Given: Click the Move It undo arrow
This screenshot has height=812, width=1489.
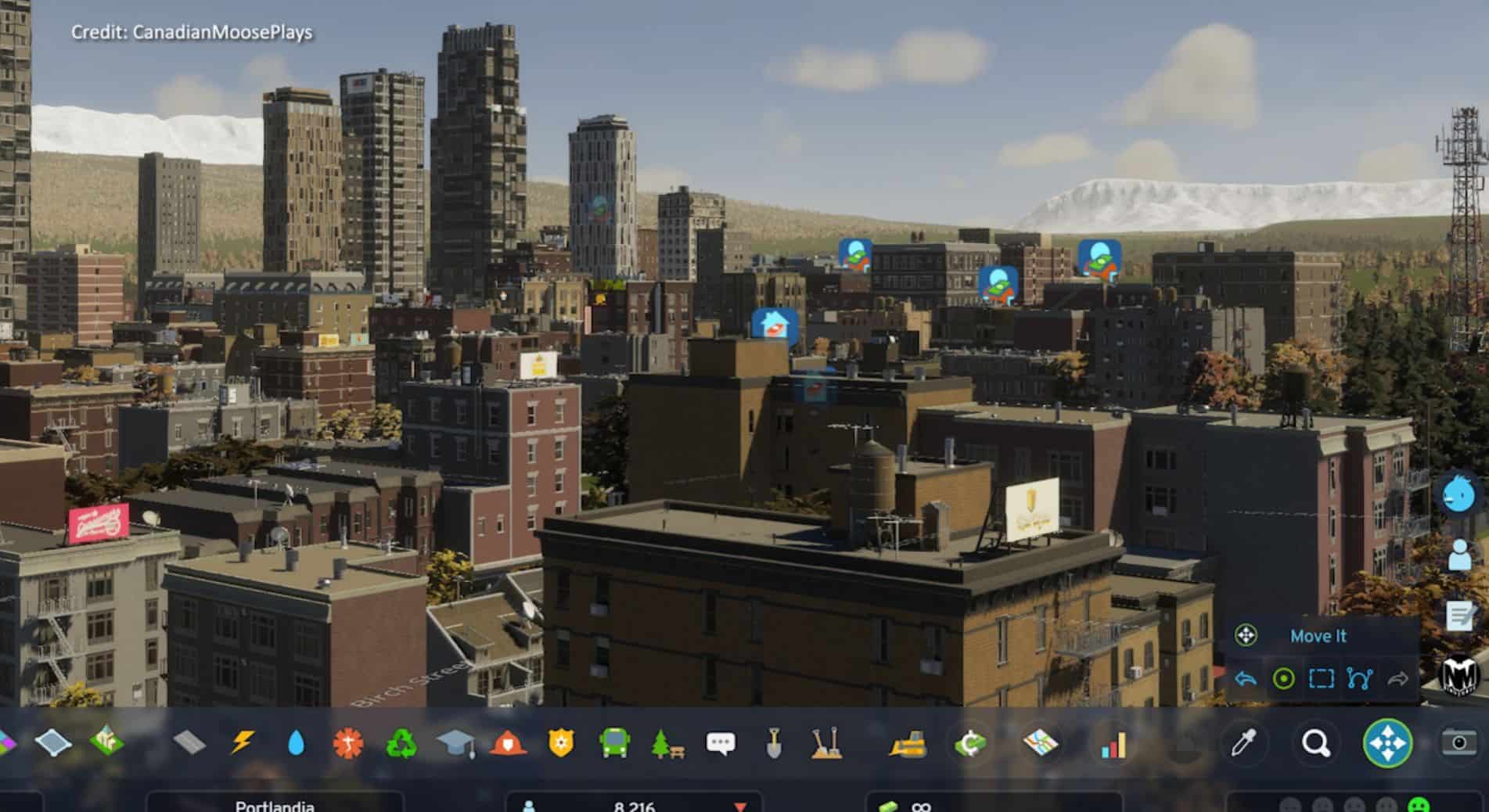Looking at the screenshot, I should (1246, 678).
